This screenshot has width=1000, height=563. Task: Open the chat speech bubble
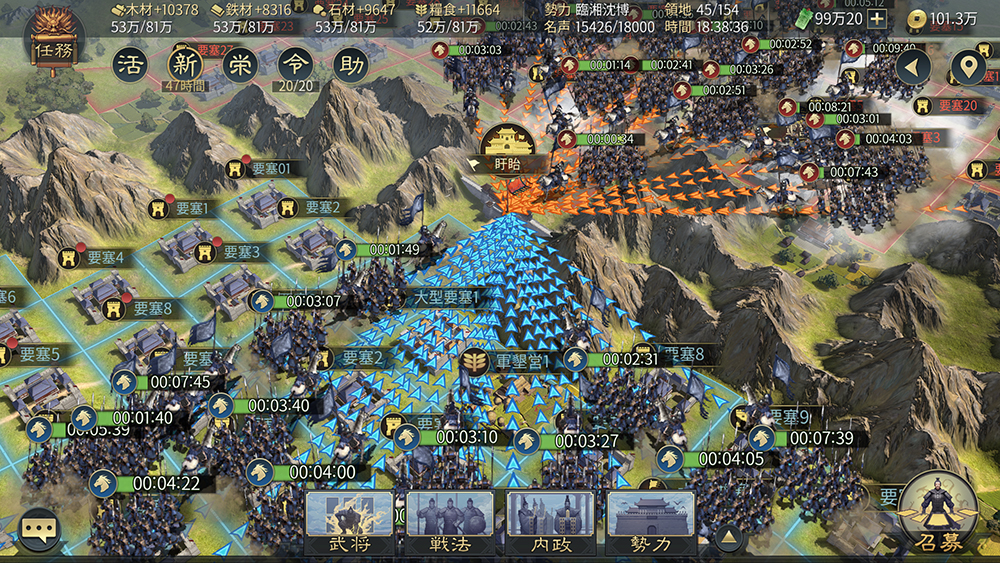coord(40,528)
